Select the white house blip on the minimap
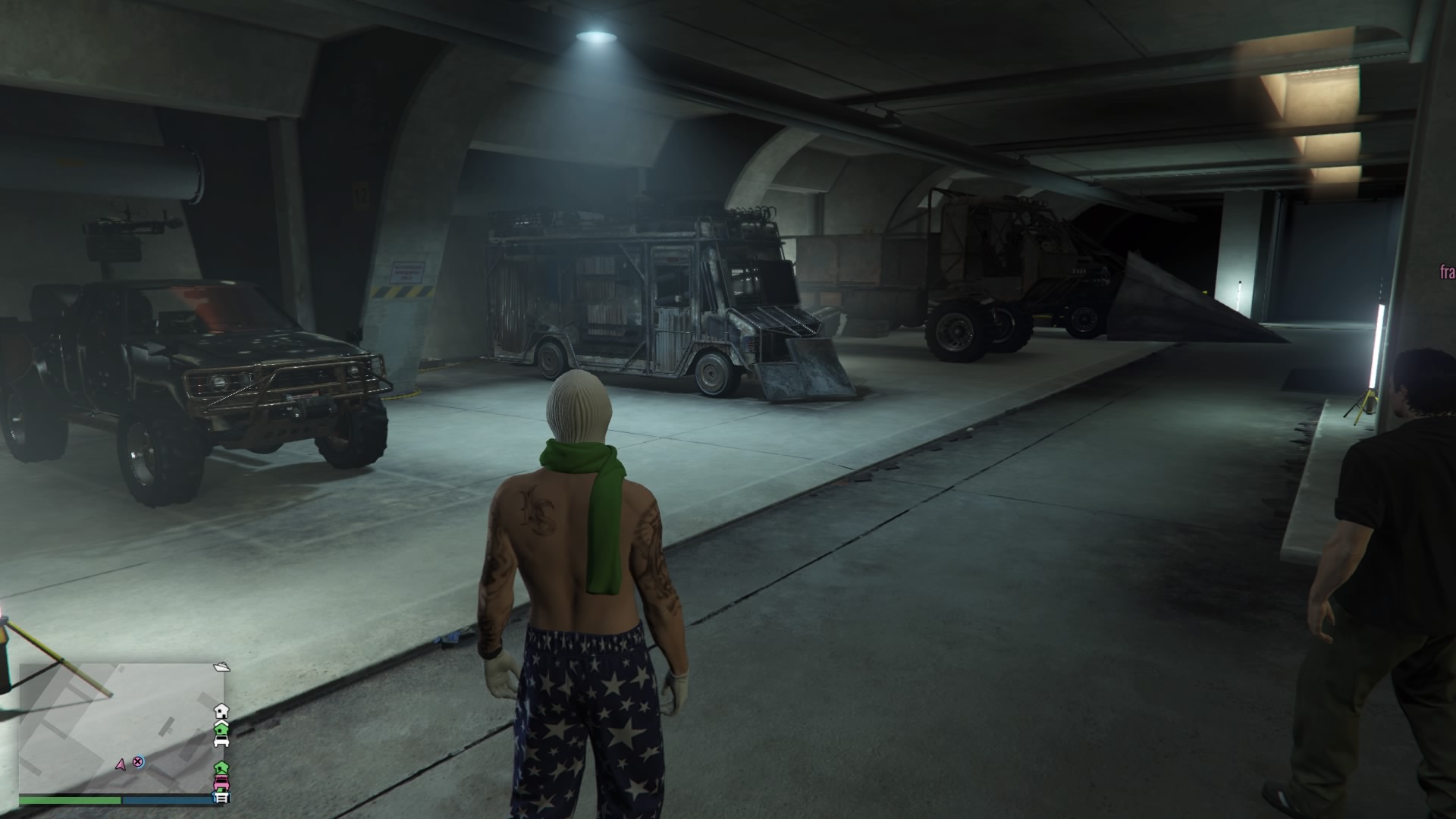The width and height of the screenshot is (1456, 819). click(x=221, y=711)
